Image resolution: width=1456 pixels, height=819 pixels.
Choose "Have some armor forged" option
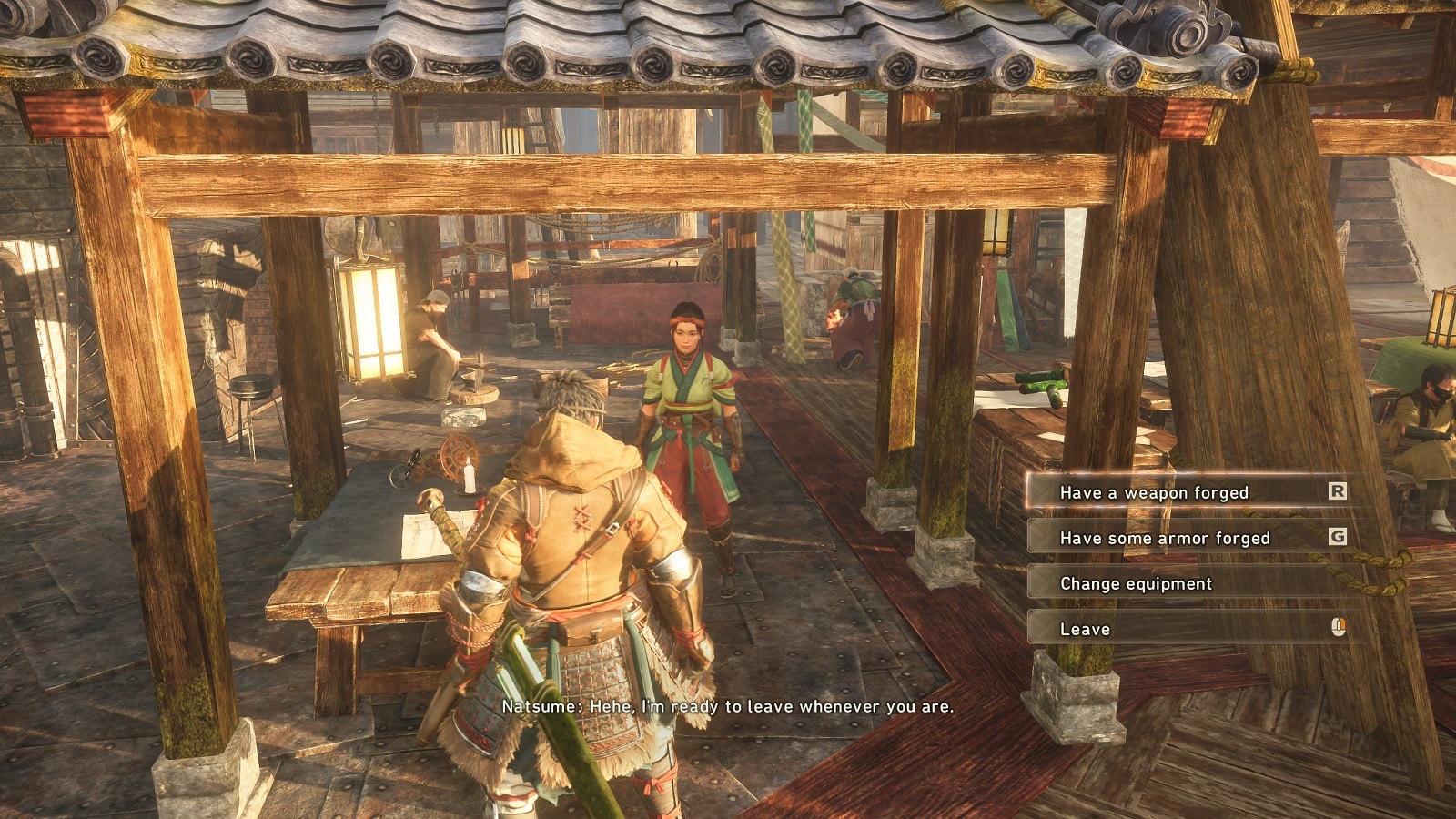[1165, 538]
